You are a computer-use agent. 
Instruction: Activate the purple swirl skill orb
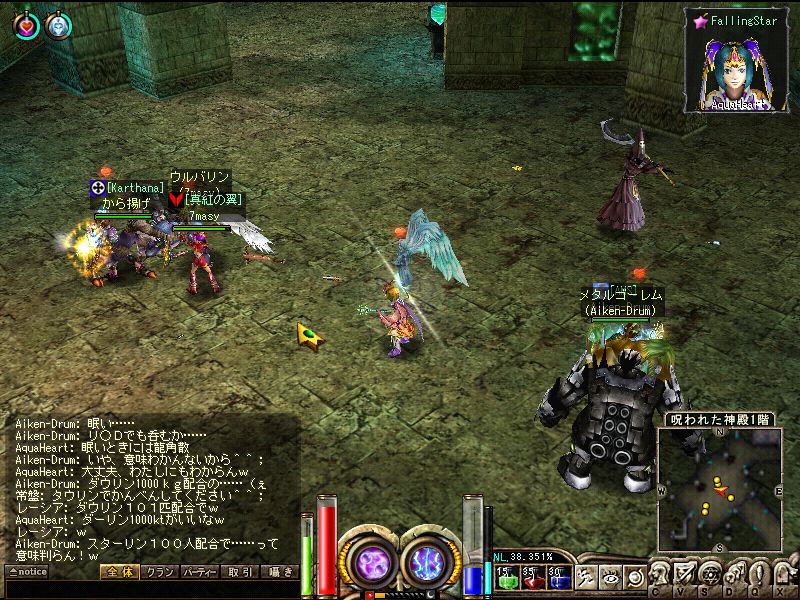click(x=372, y=562)
